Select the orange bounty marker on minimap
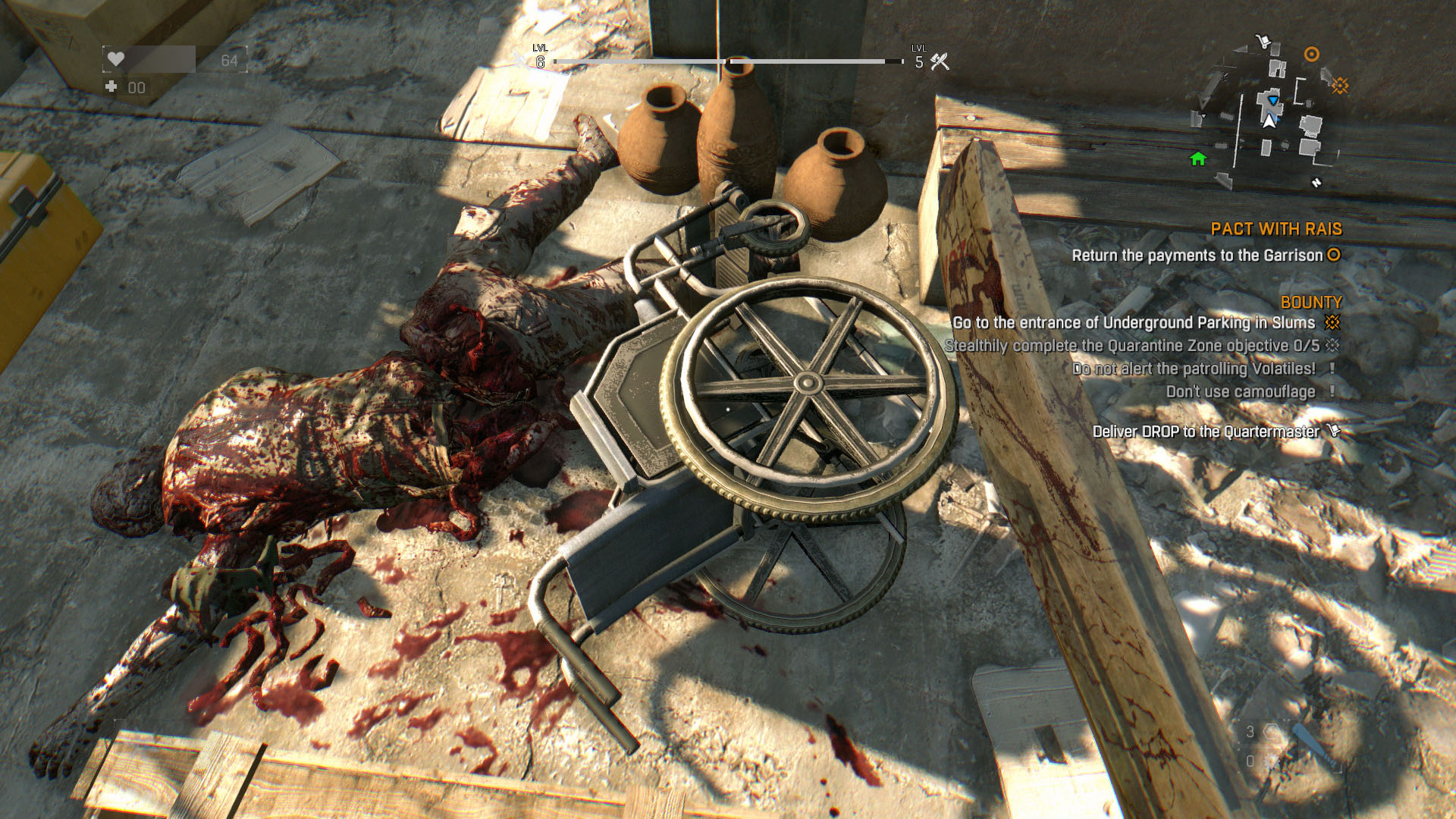 (1340, 86)
